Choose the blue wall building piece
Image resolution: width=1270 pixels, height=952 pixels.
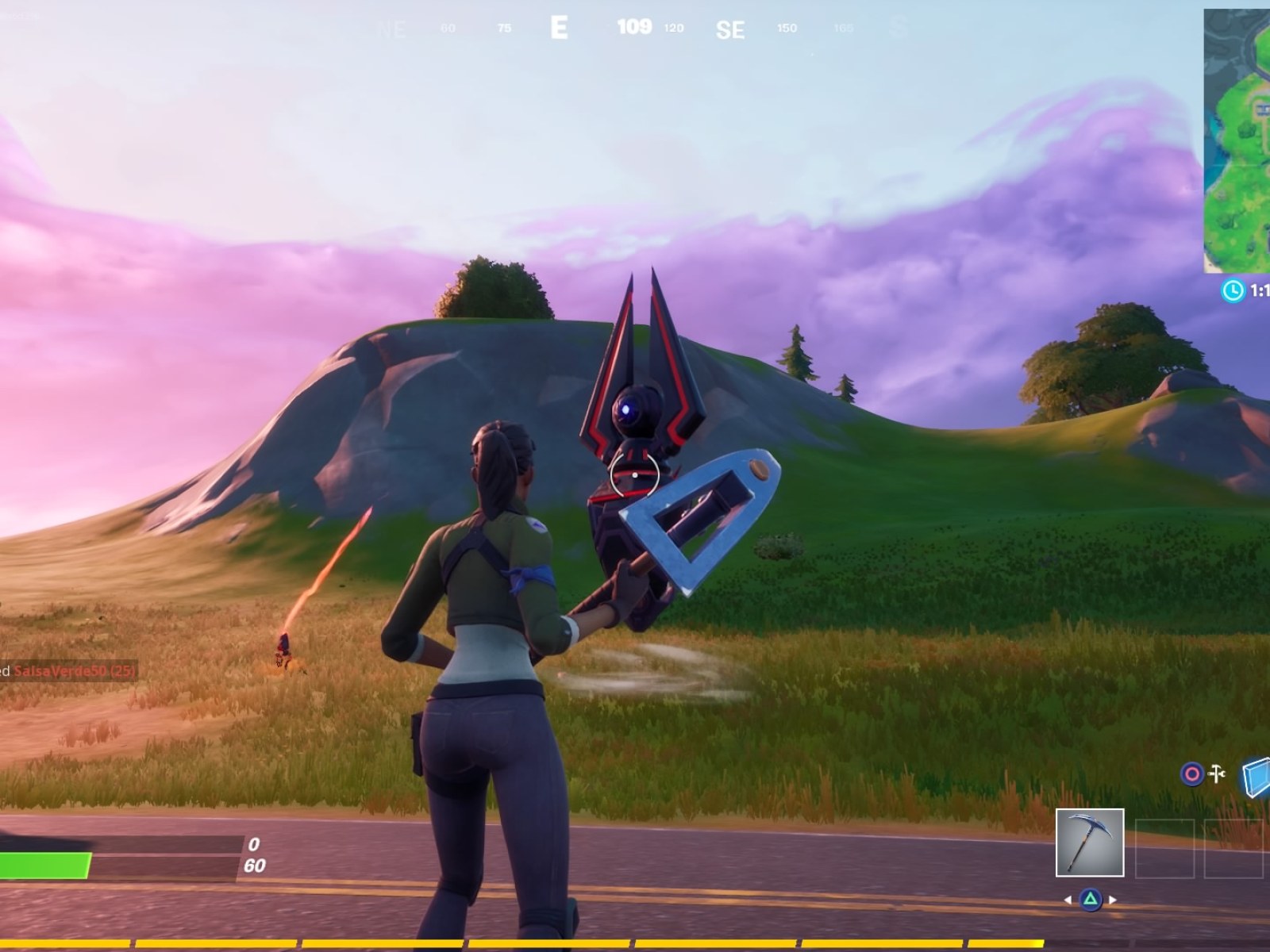tap(1257, 777)
